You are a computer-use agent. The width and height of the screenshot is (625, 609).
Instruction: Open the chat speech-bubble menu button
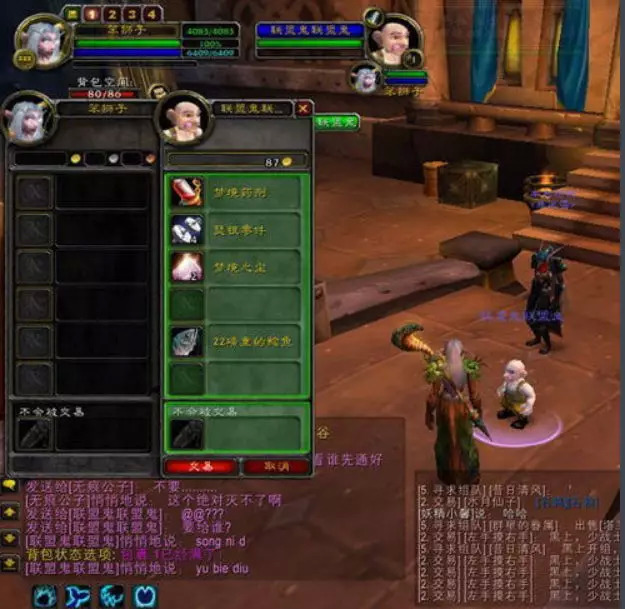[10, 485]
